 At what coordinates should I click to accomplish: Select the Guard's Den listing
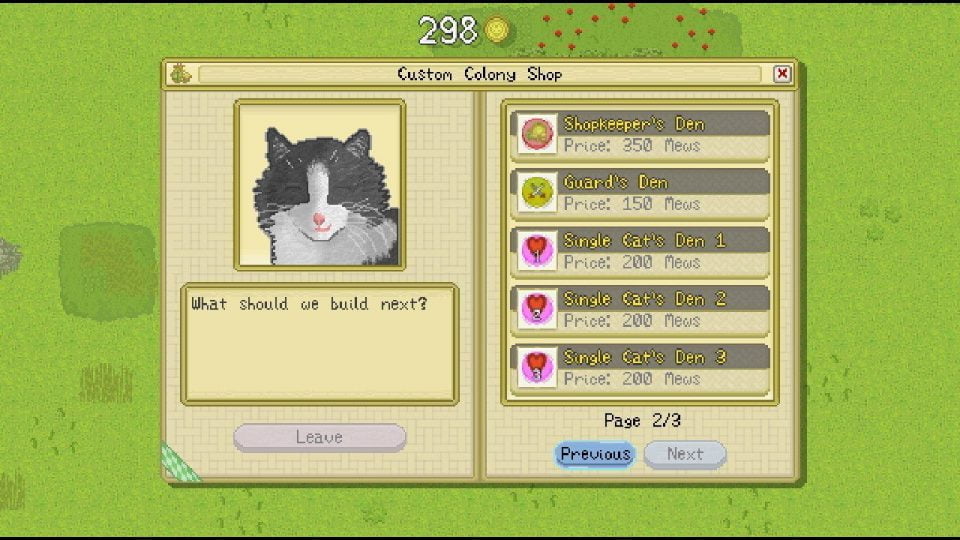pos(641,192)
